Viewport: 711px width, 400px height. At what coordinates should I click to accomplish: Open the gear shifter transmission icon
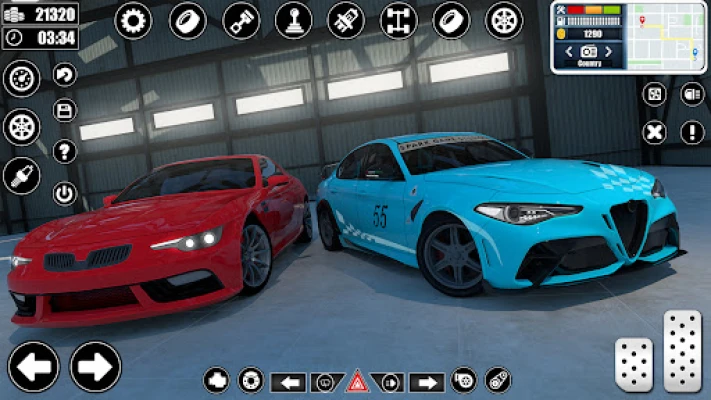click(293, 20)
